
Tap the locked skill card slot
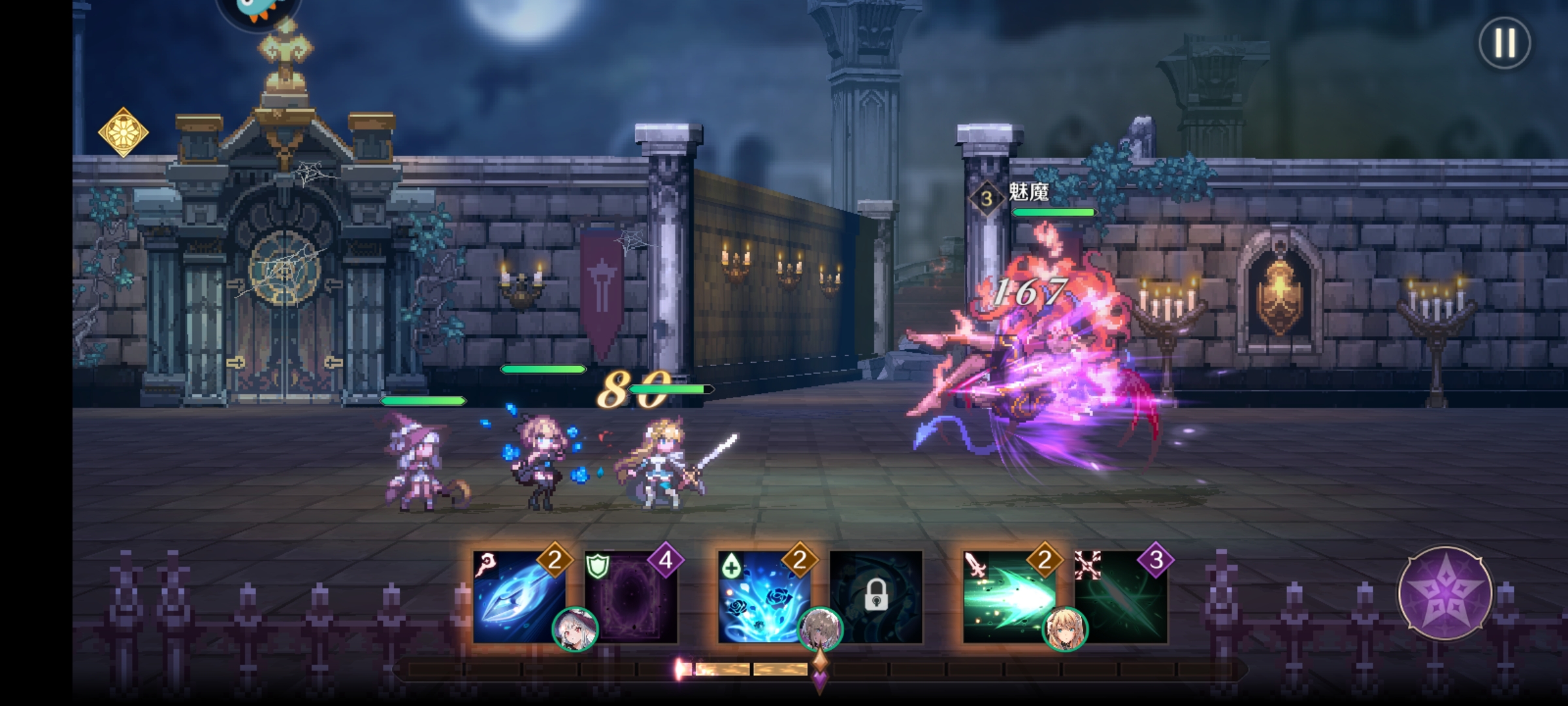click(876, 596)
